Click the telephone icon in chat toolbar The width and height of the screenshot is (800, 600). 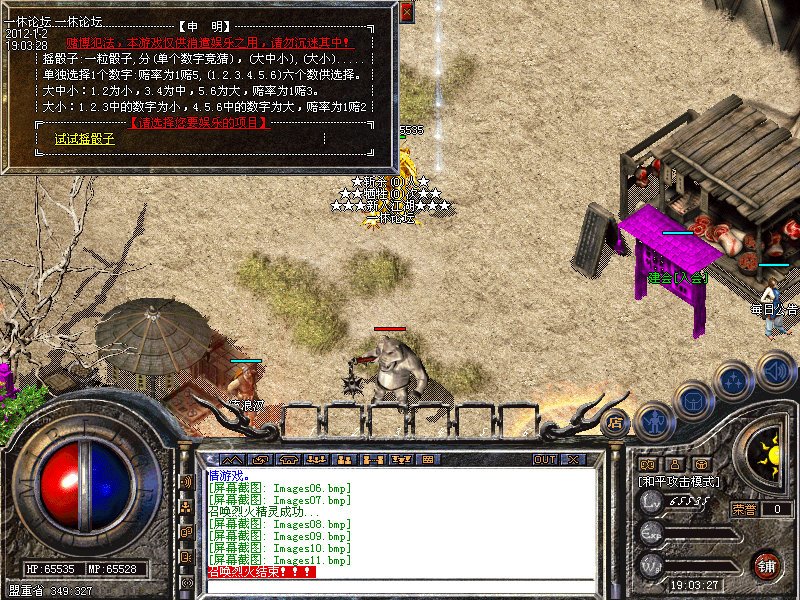coord(290,460)
